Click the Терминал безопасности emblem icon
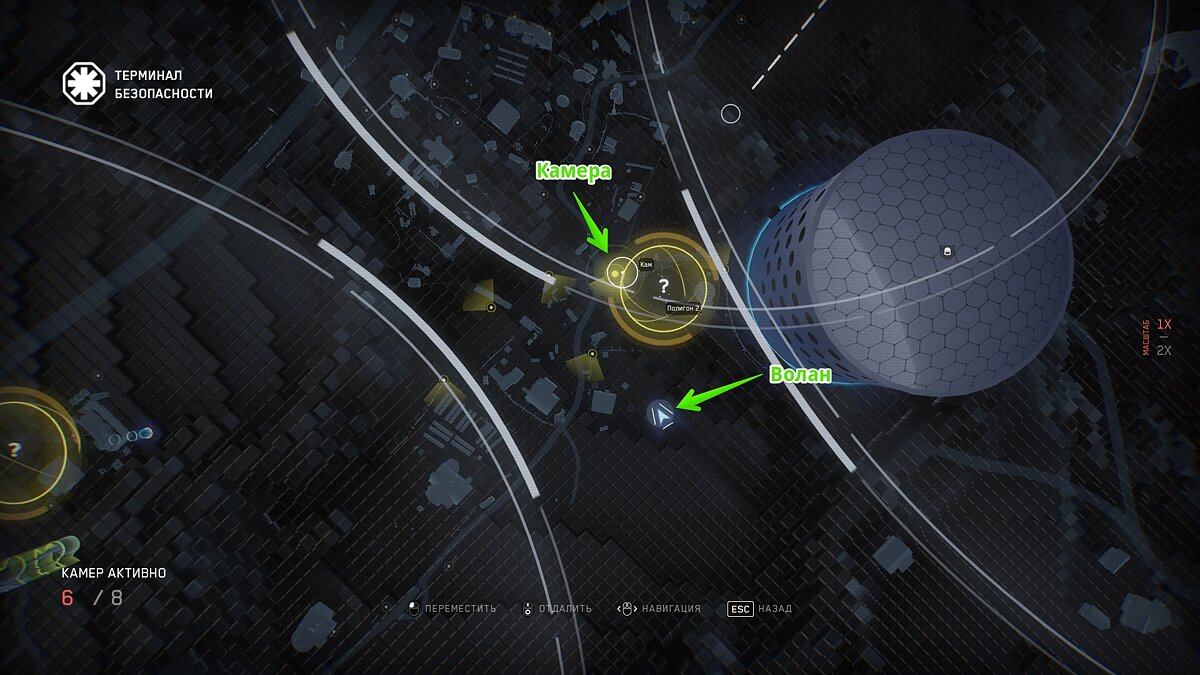This screenshot has height=675, width=1200. 84,84
